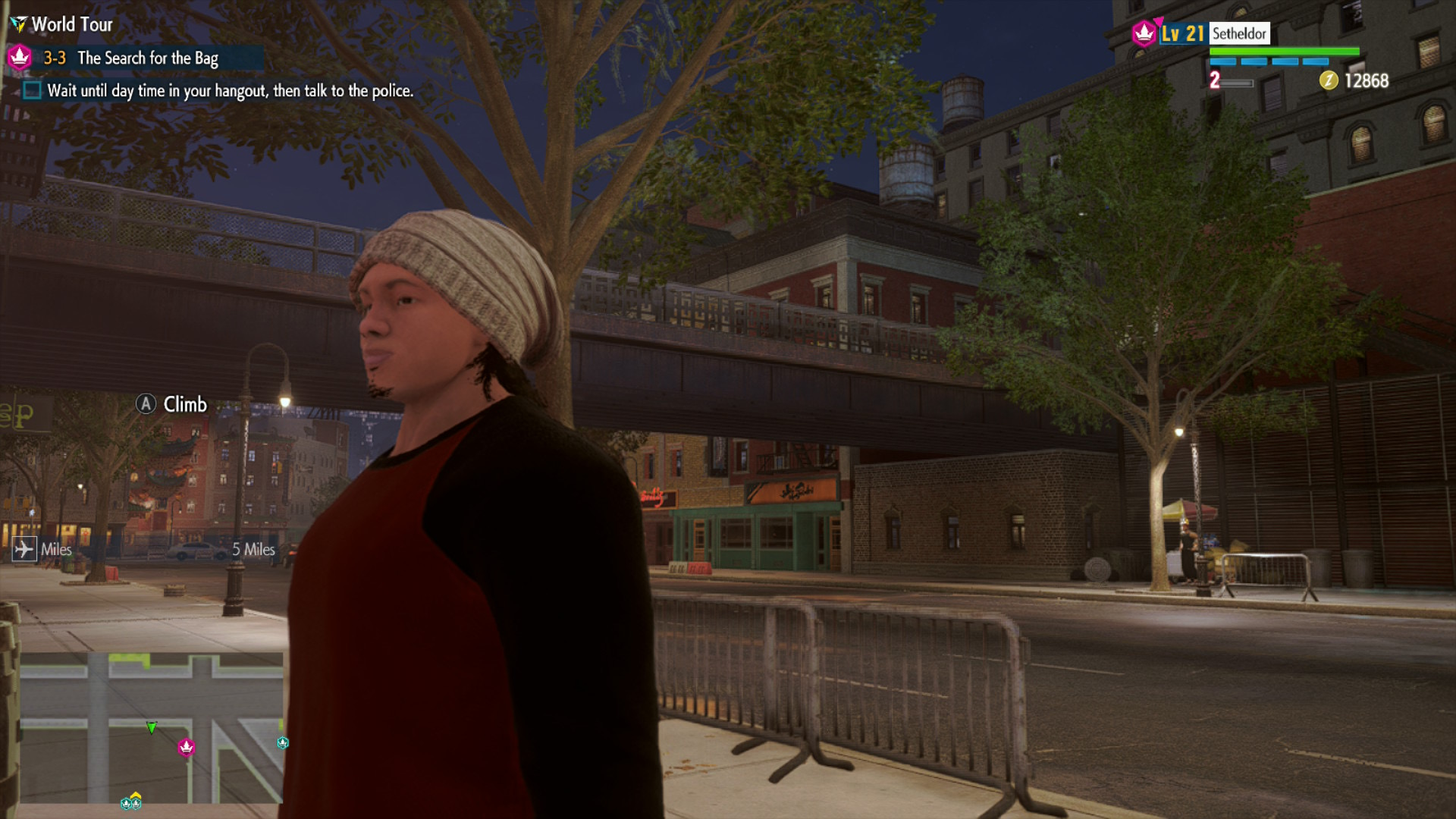Click the airplane Miles icon
The width and height of the screenshot is (1456, 819).
coord(24,549)
